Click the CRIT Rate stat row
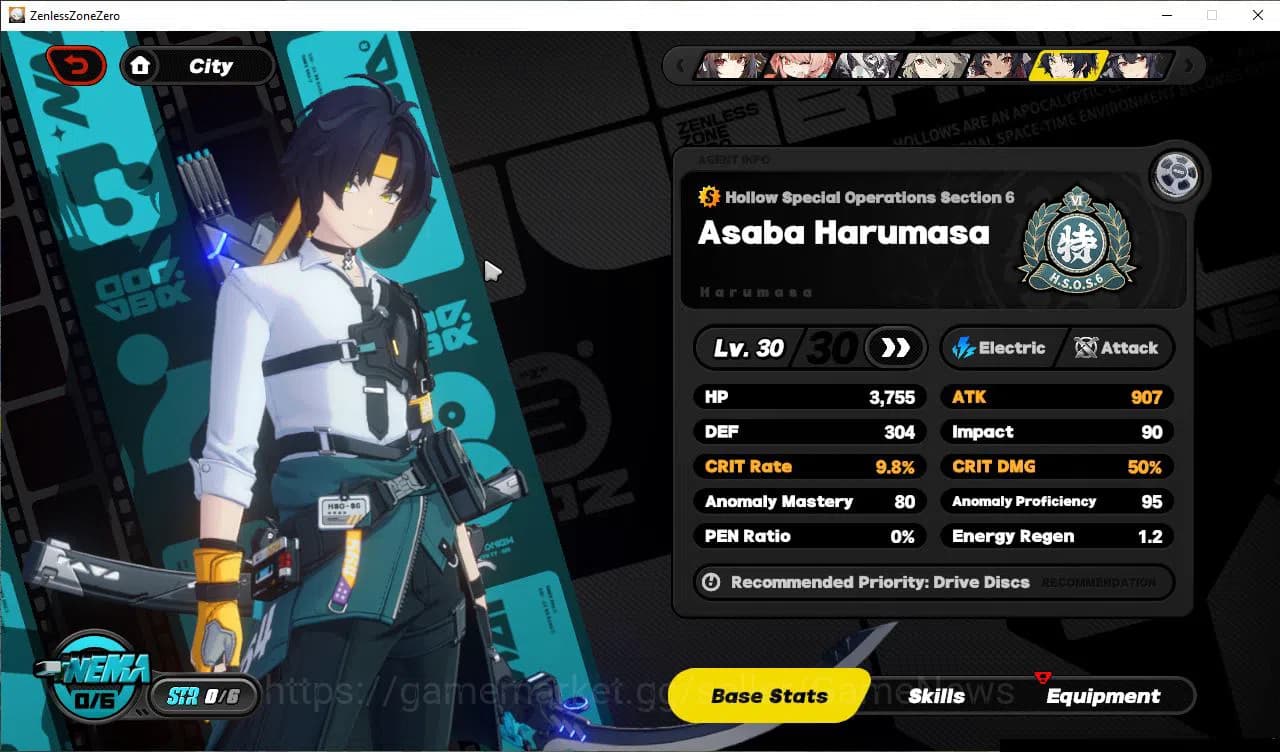1280x752 pixels. click(x=809, y=466)
